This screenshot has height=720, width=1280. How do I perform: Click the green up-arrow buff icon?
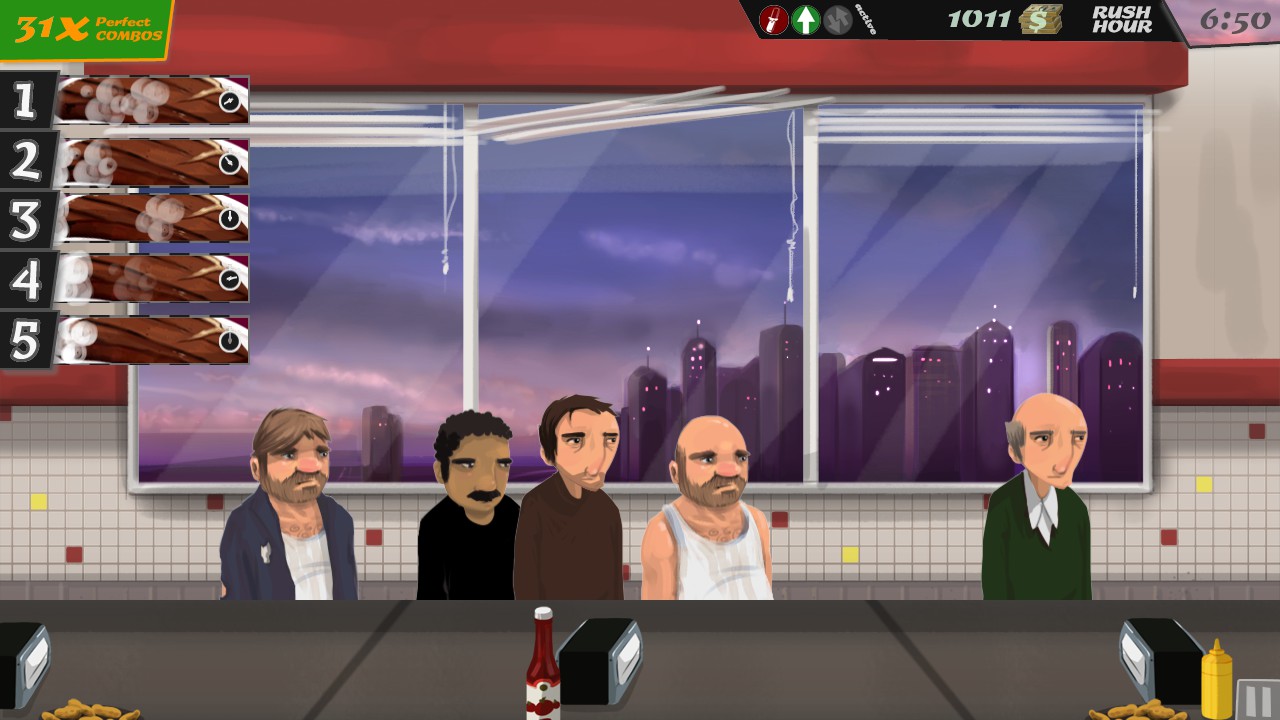coord(806,20)
